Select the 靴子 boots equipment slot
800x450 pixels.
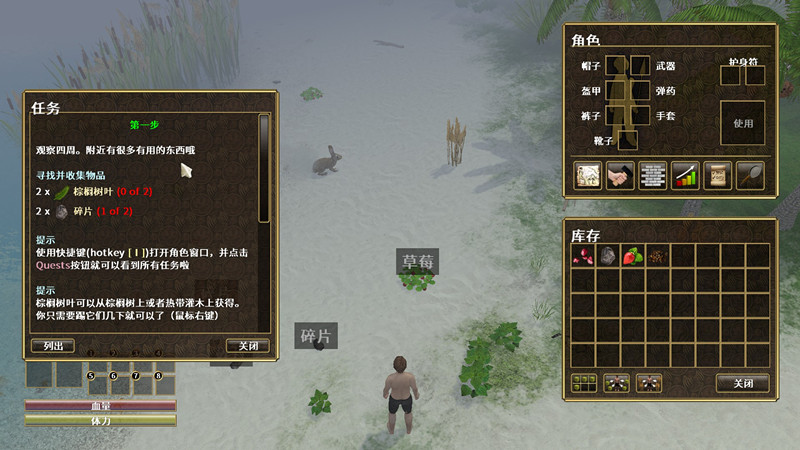628,140
